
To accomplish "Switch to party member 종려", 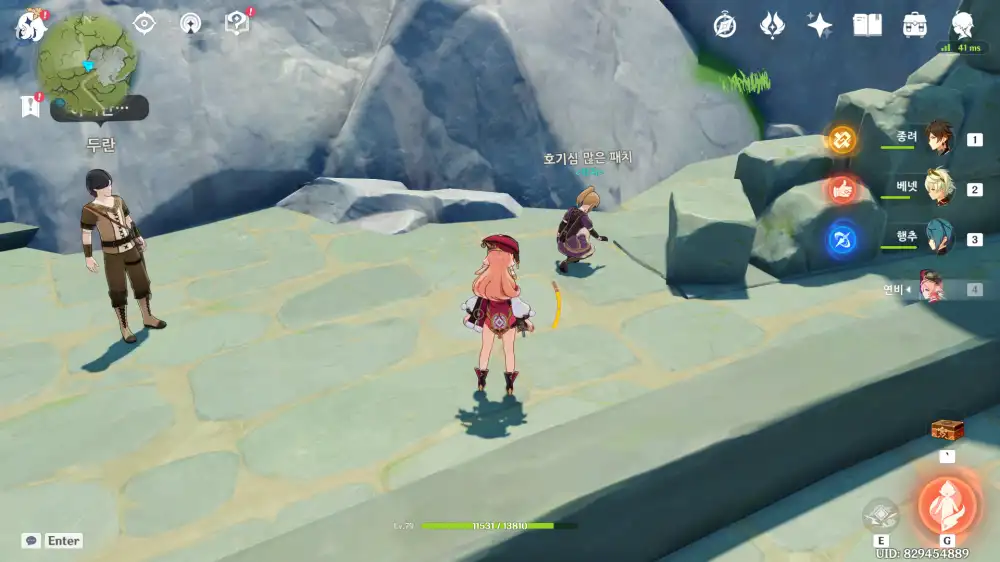I will coord(939,139).
